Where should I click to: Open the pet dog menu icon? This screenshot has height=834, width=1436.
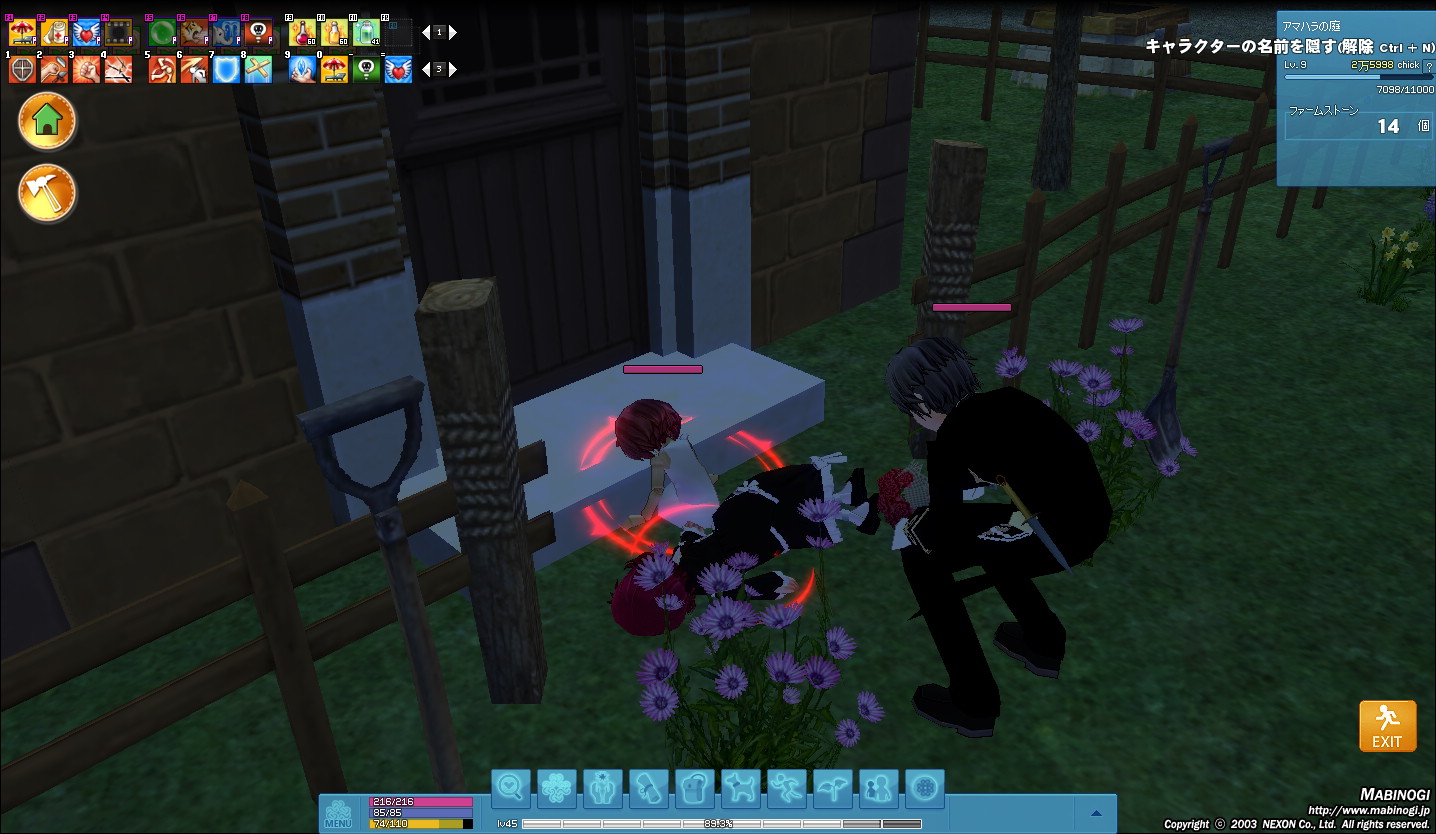coord(741,788)
